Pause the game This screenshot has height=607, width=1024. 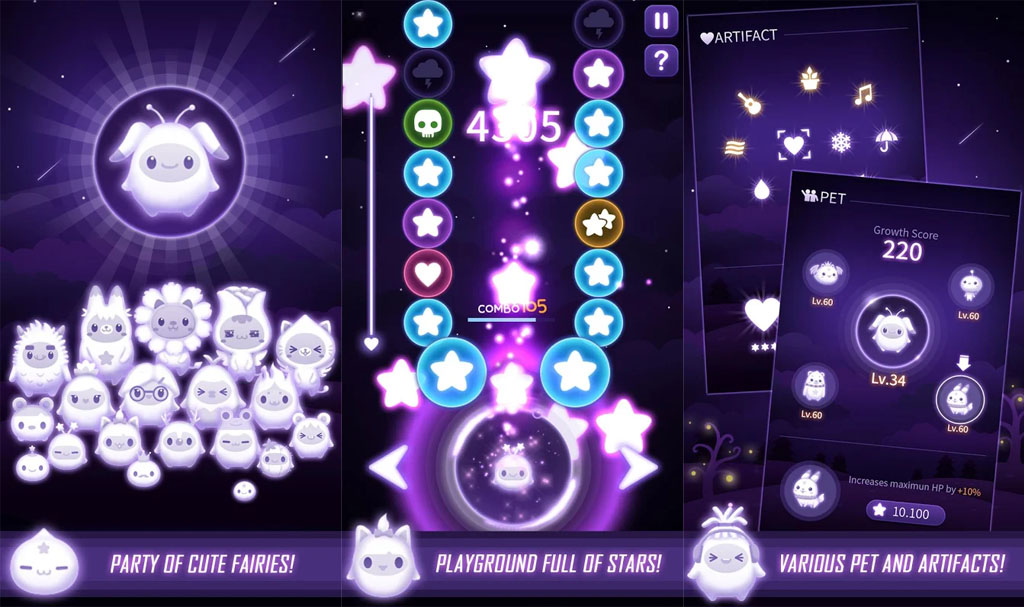(660, 21)
